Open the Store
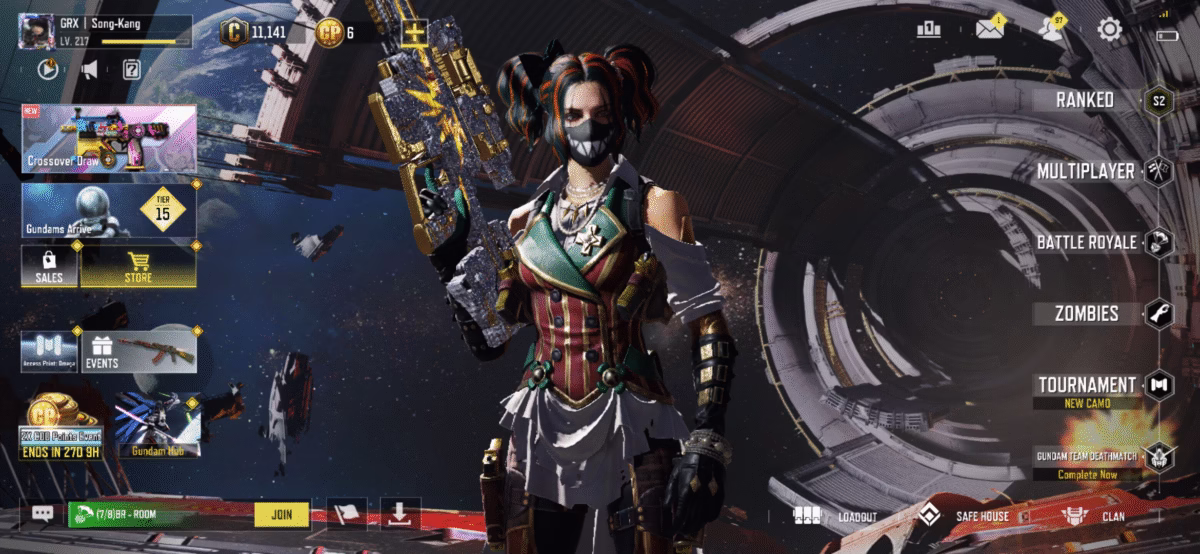1200x554 pixels. coord(138,267)
